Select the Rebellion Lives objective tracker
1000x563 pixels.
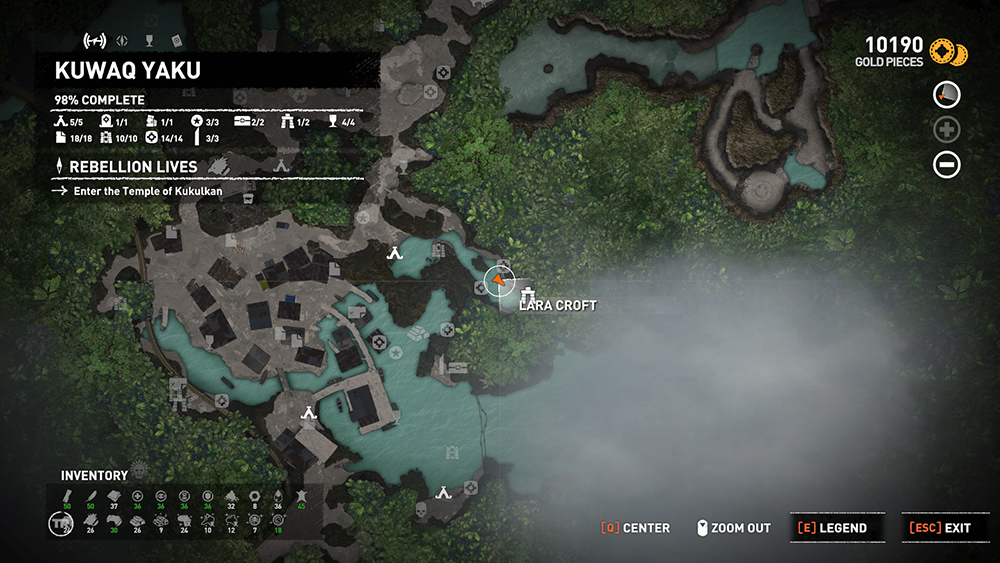coord(133,166)
